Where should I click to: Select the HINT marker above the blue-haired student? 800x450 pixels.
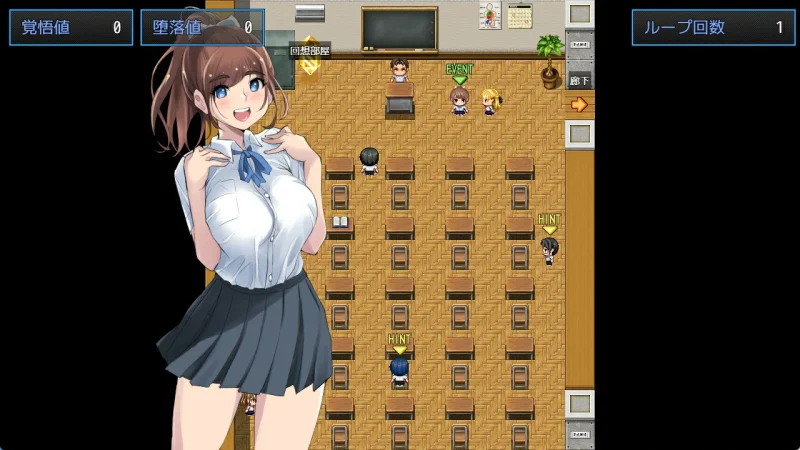[x=399, y=342]
